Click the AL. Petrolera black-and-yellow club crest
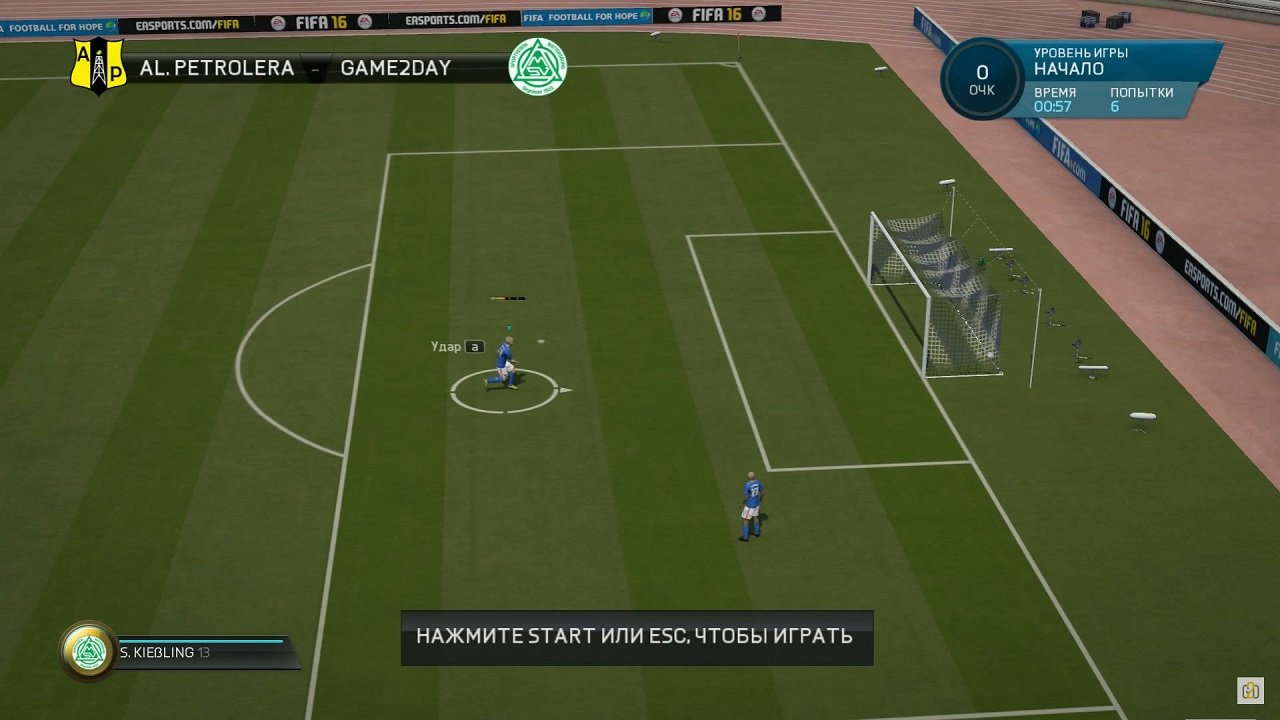 pyautogui.click(x=97, y=67)
